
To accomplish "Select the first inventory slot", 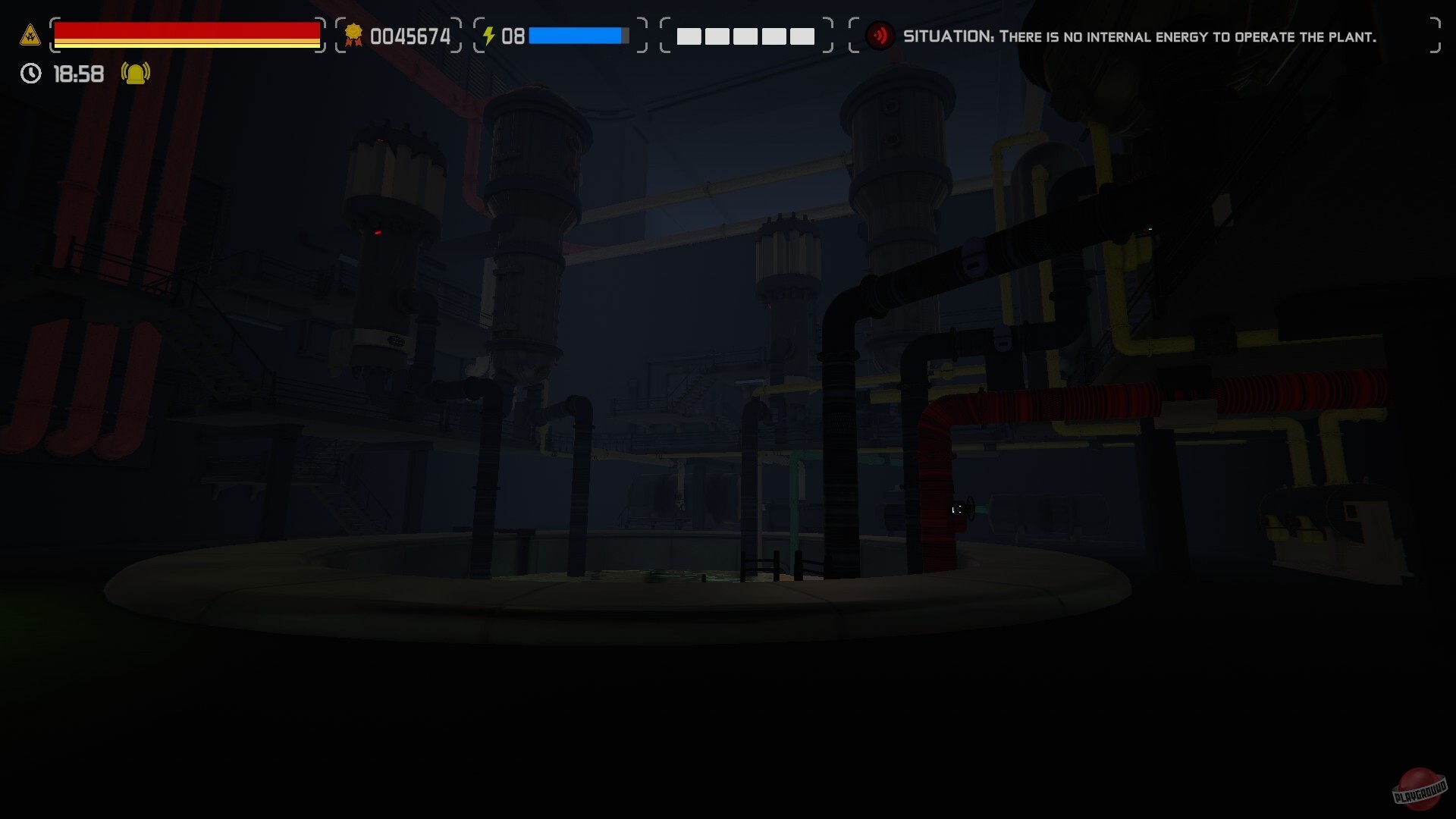I will coord(689,36).
